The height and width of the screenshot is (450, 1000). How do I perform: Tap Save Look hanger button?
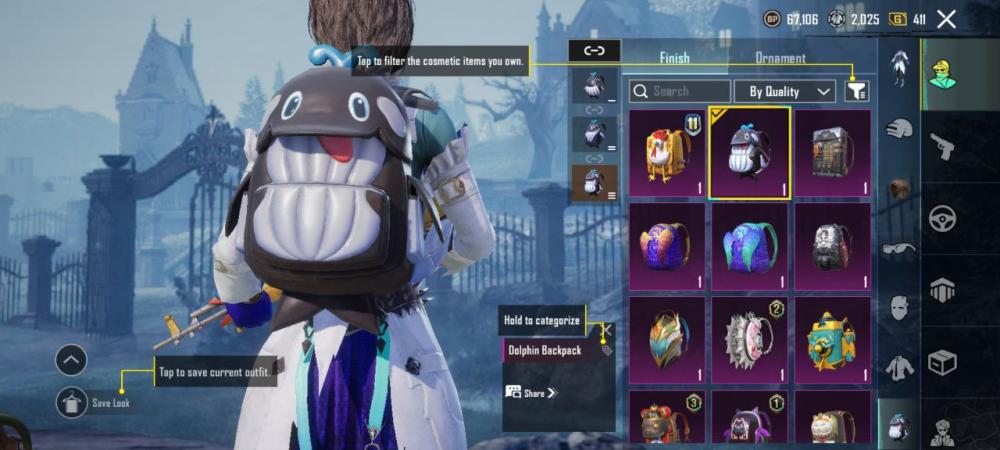(71, 402)
